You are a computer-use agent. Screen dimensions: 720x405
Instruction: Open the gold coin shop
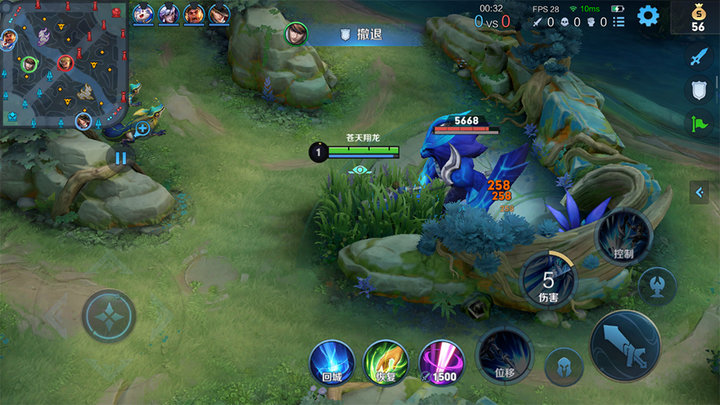[x=699, y=18]
